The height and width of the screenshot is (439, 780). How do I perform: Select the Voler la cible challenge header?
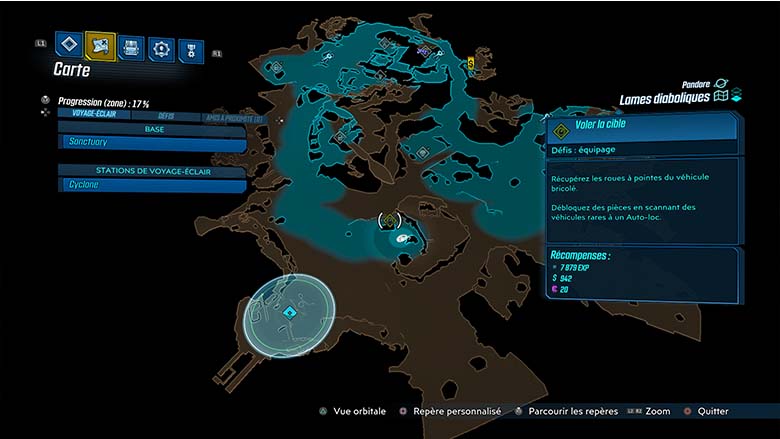641,127
